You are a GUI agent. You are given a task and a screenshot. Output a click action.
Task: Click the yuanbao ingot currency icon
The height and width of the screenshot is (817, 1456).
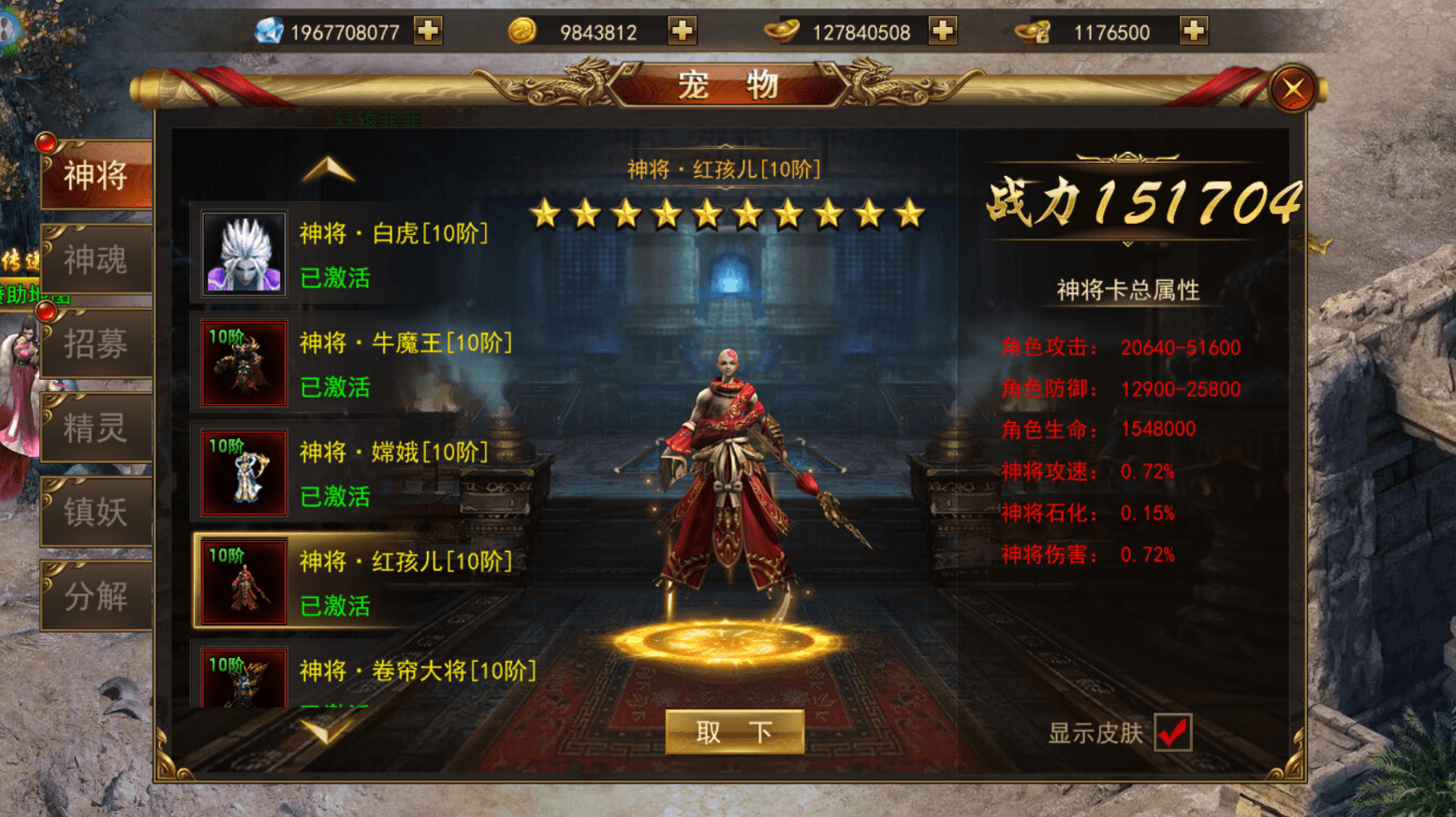click(783, 31)
